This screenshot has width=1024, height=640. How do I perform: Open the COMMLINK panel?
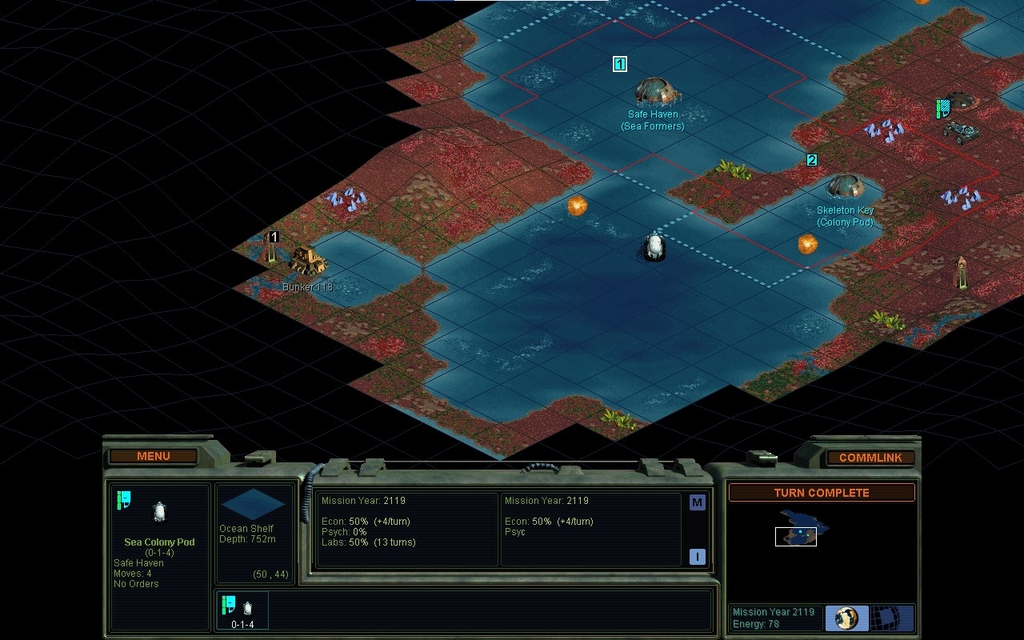click(870, 457)
